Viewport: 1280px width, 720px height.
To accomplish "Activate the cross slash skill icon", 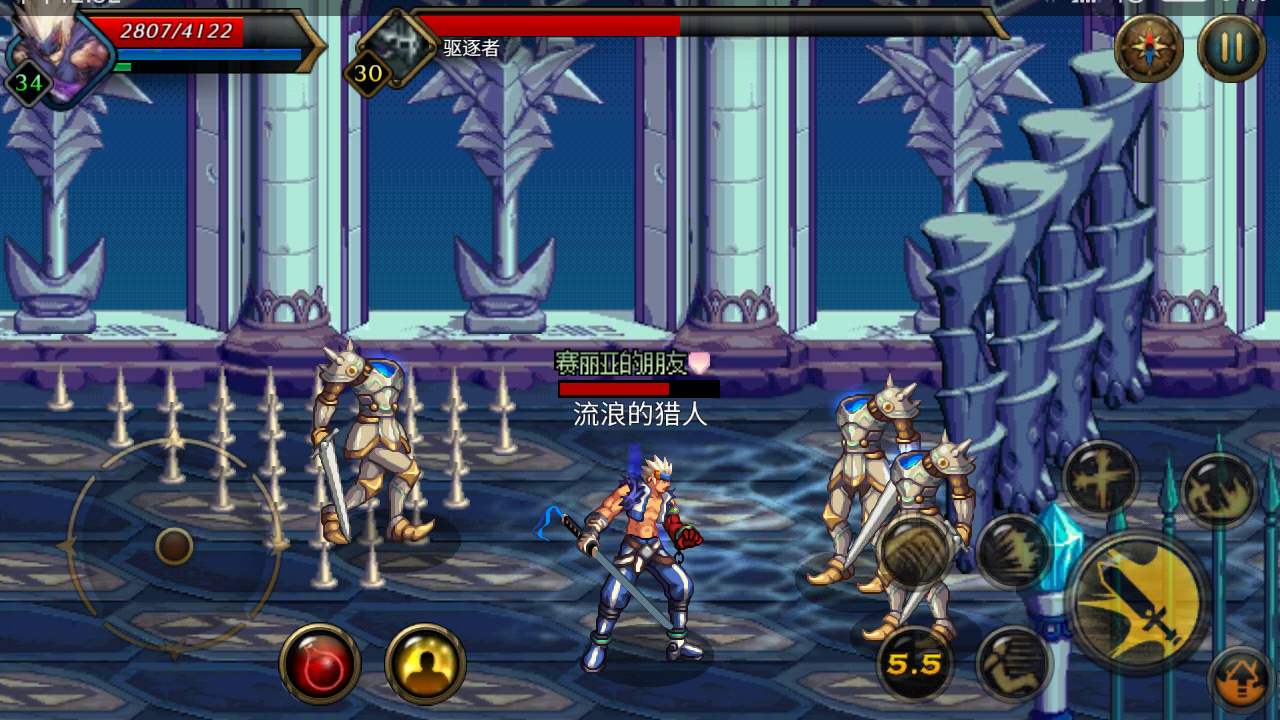I will (1100, 479).
